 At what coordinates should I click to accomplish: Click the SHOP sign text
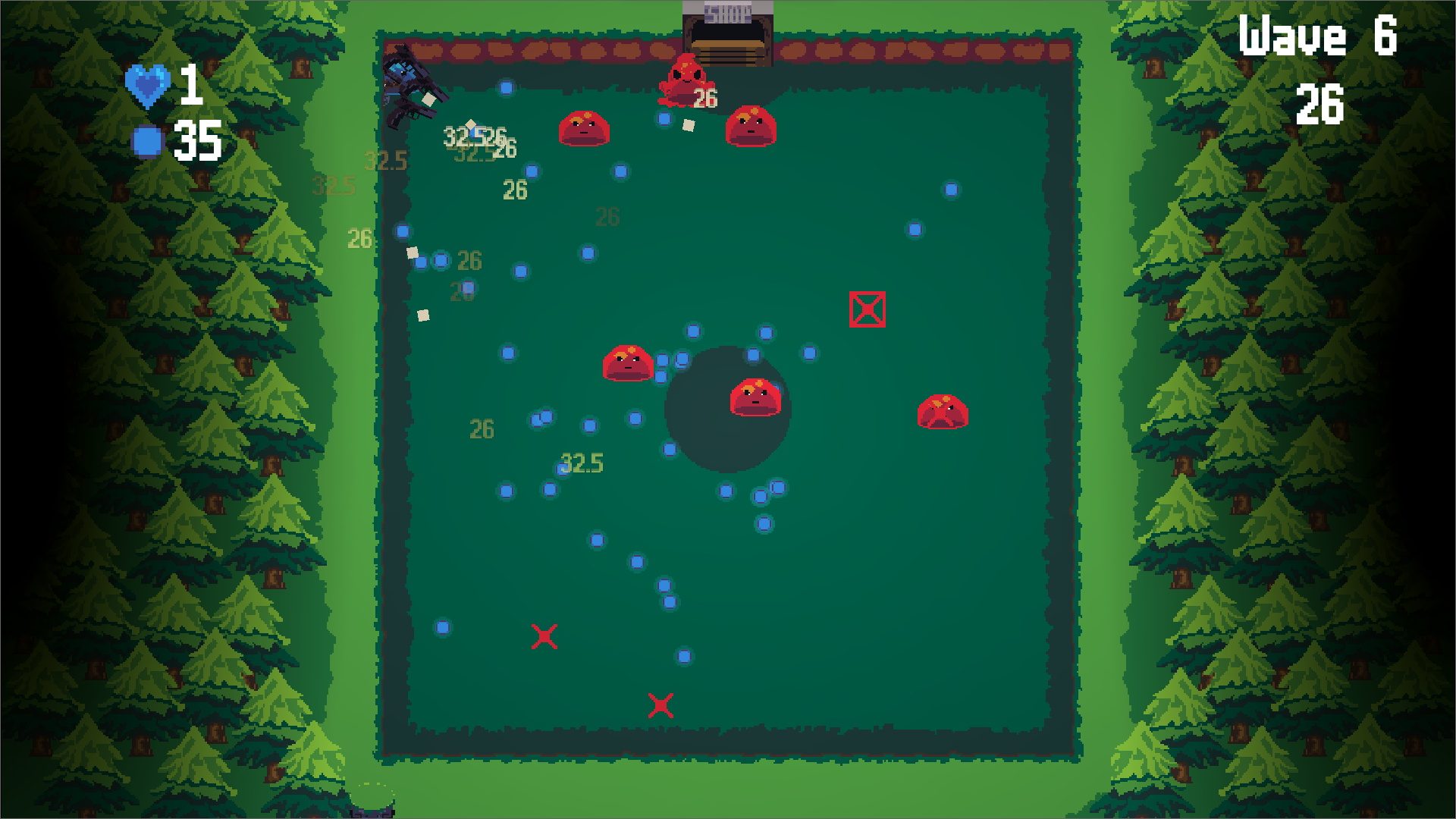pos(726,9)
